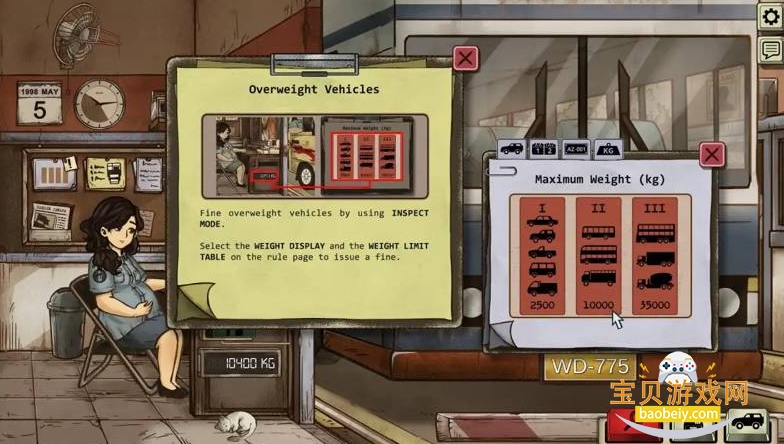784x444 pixels.
Task: Switch to the car silhouette rule tab
Action: point(511,148)
